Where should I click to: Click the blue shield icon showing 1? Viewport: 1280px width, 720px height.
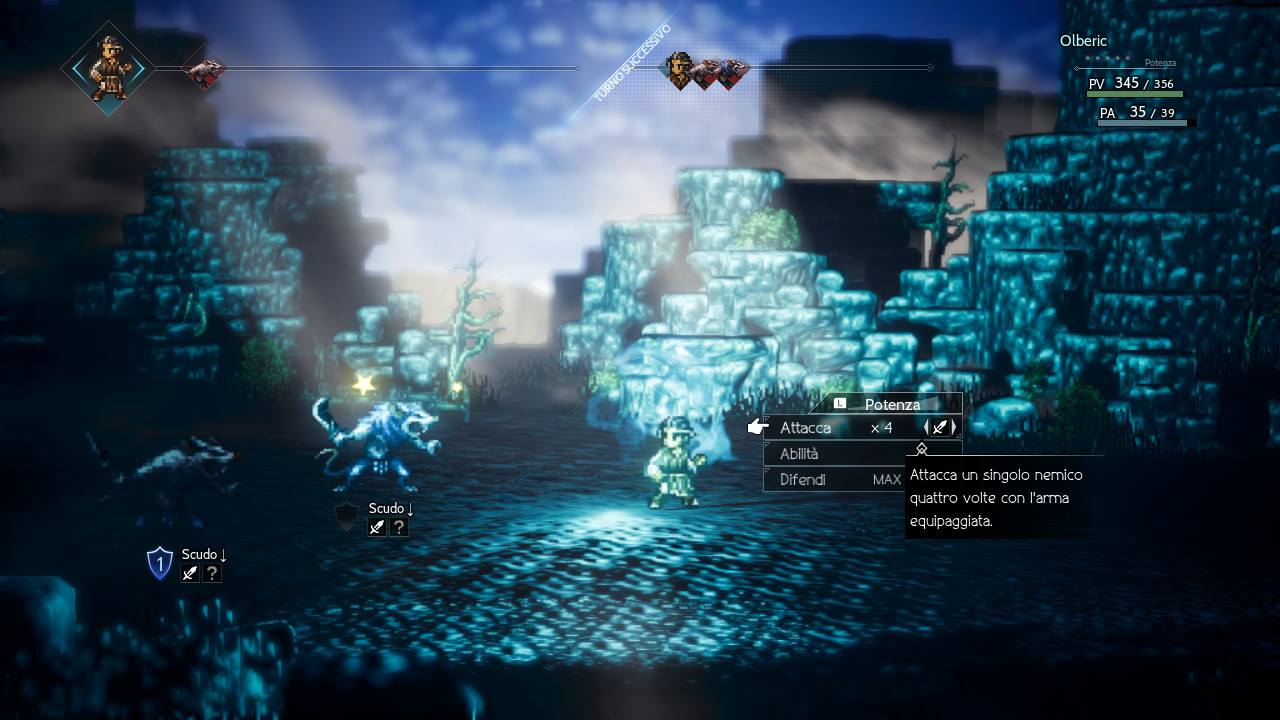(x=159, y=563)
